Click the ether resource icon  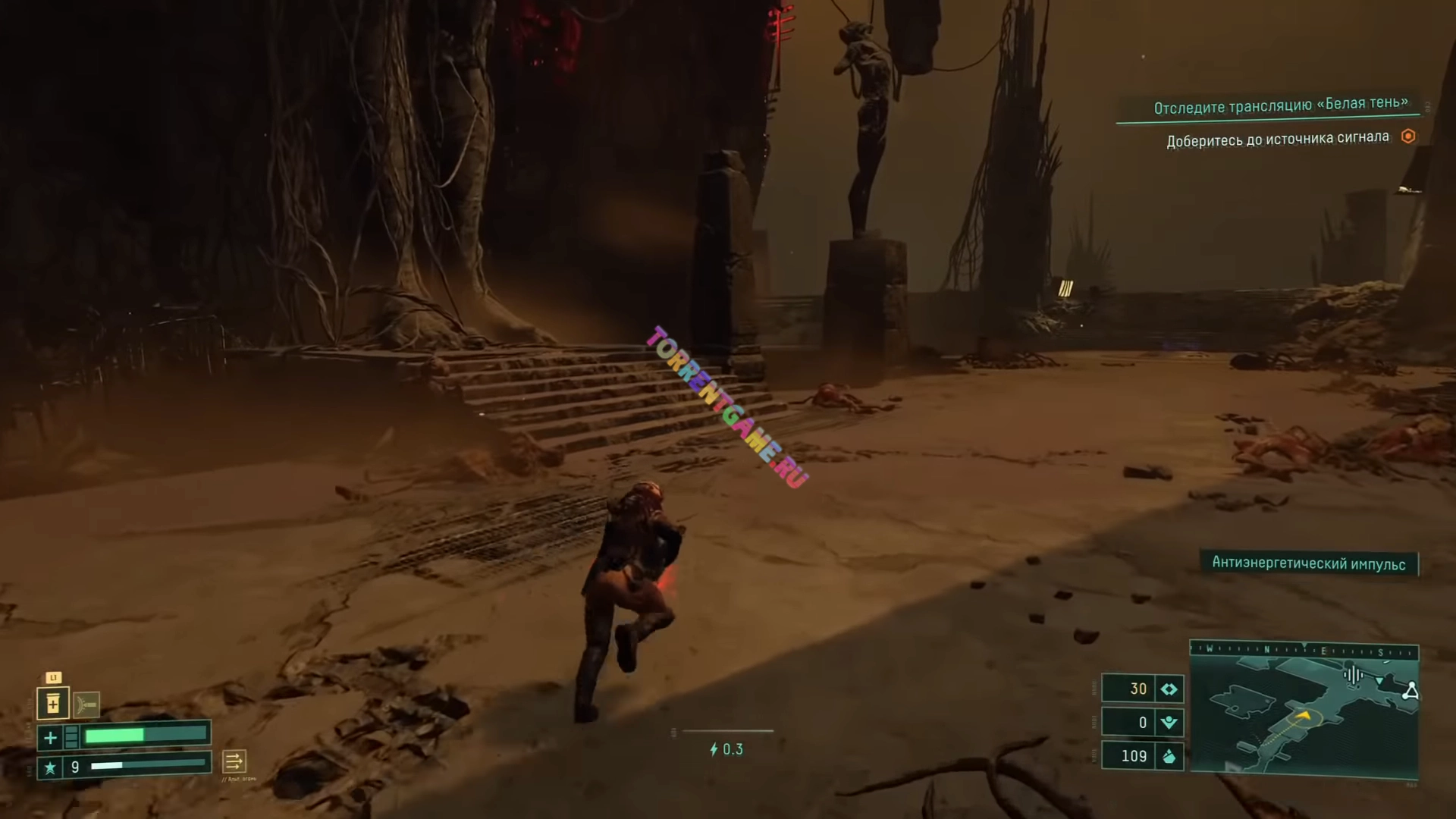[x=1169, y=722]
